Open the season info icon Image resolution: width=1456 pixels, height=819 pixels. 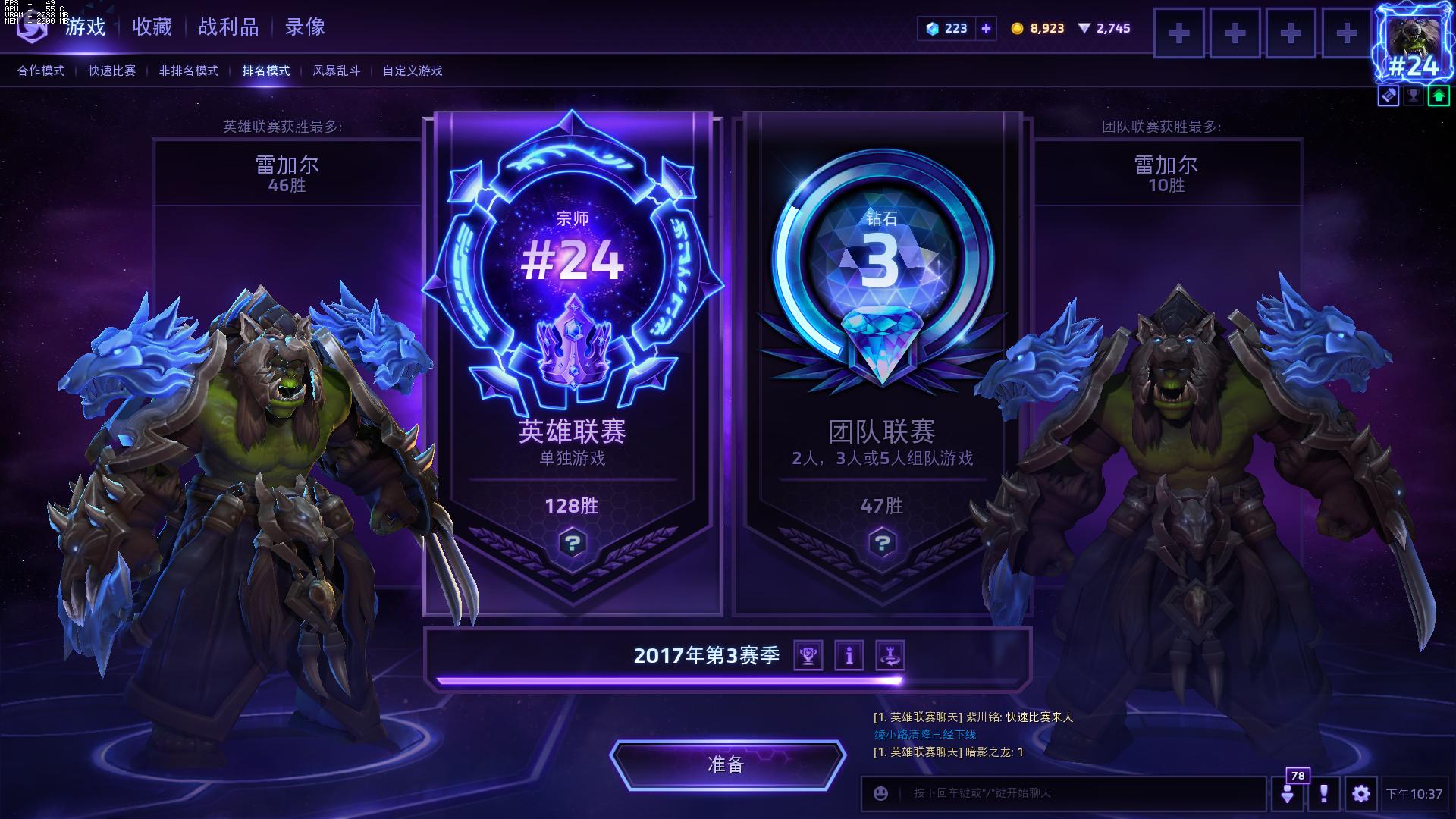(849, 655)
